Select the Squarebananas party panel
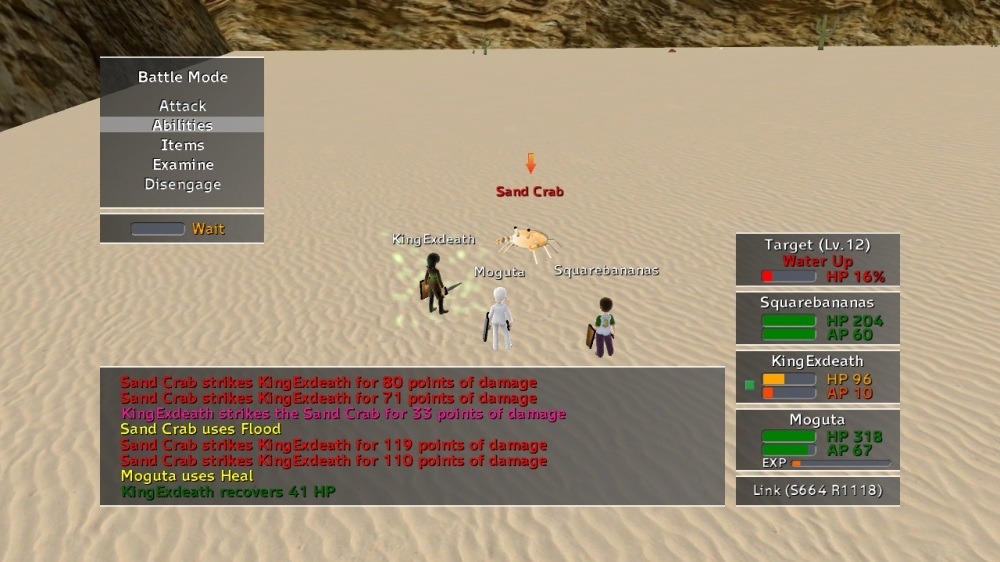1000x562 pixels. [x=817, y=318]
